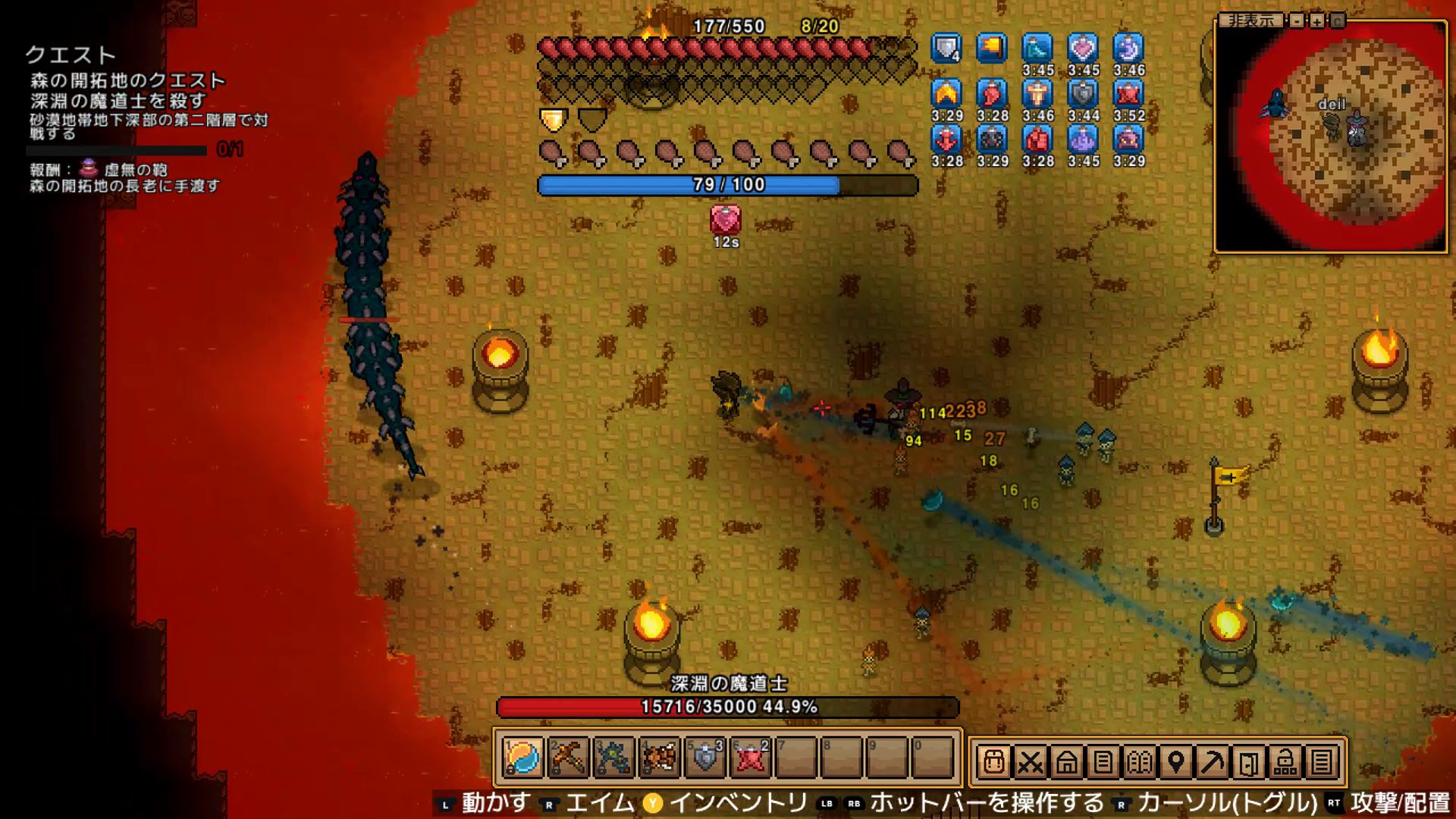Open the house settlement menu
1456x819 pixels.
1066,761
